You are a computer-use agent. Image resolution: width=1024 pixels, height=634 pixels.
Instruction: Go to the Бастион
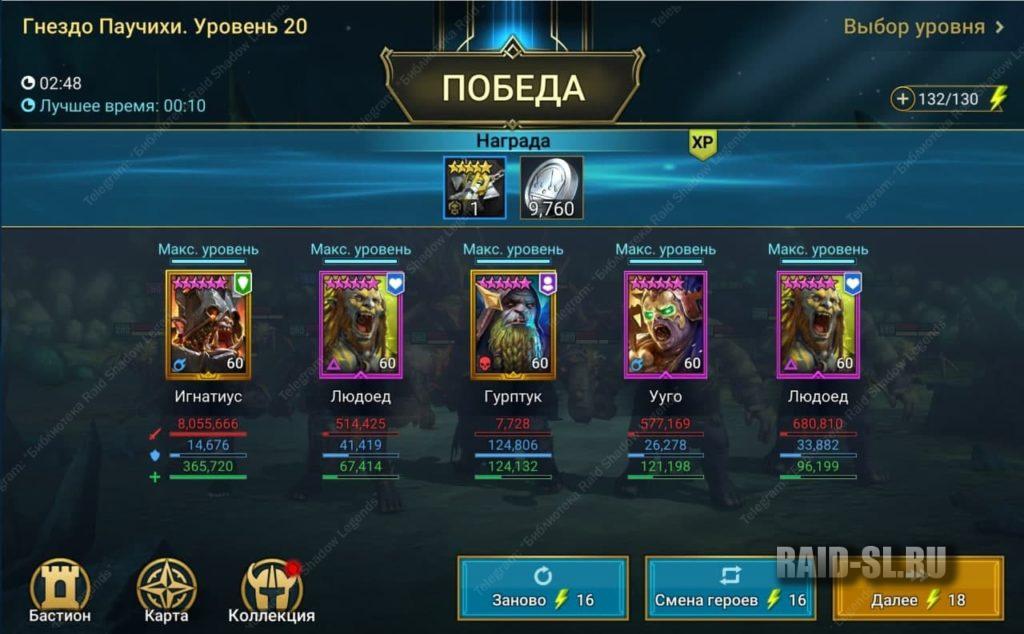60,590
